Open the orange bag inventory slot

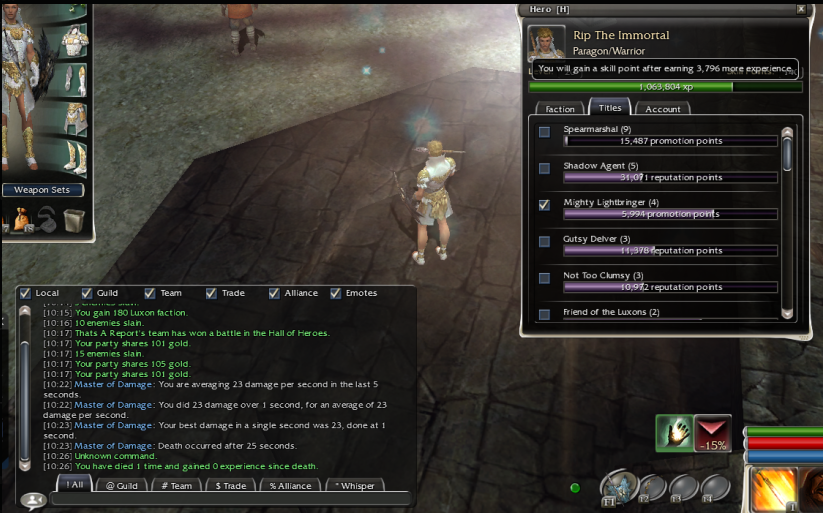pos(22,219)
